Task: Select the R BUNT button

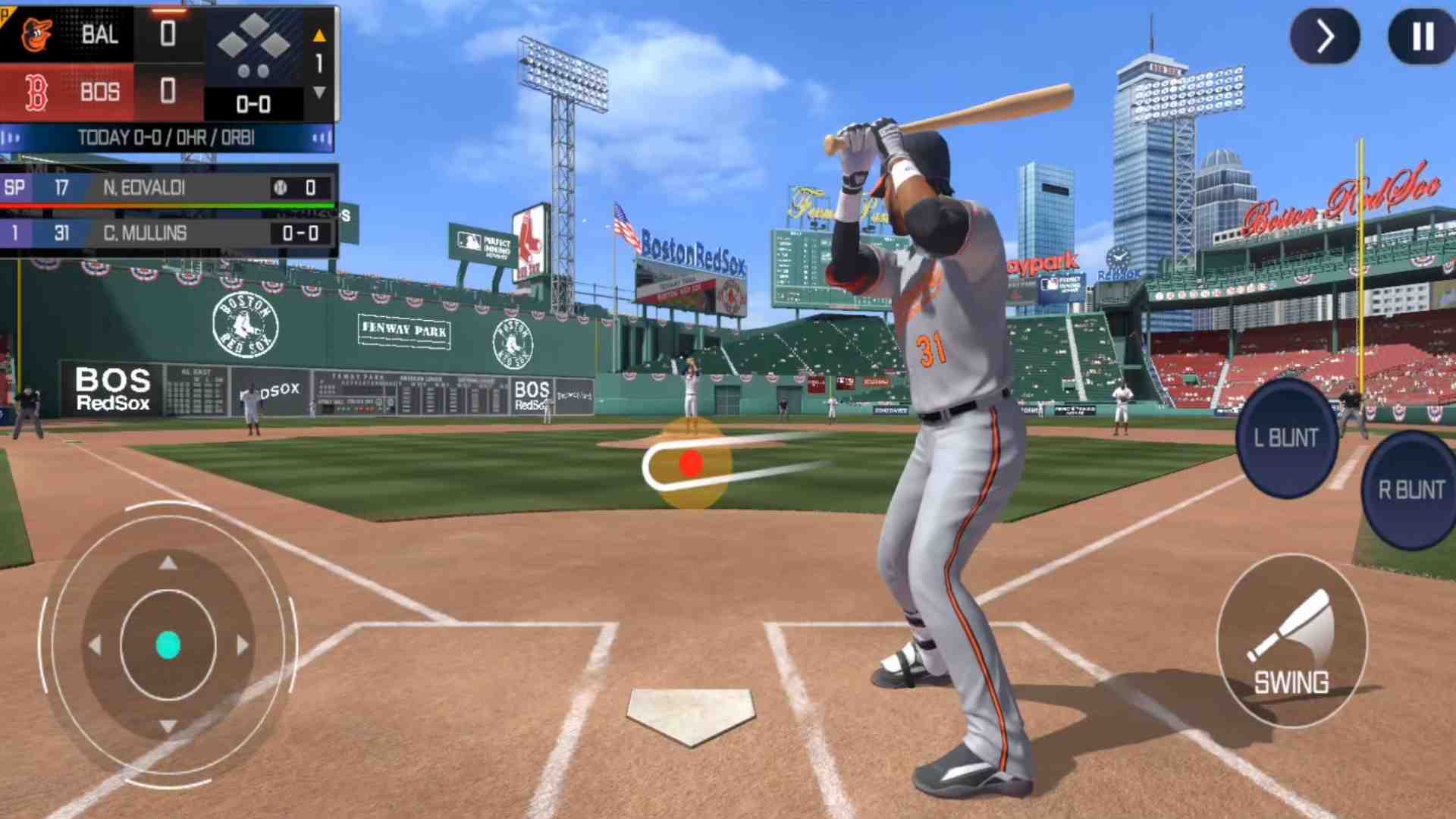Action: (1410, 490)
